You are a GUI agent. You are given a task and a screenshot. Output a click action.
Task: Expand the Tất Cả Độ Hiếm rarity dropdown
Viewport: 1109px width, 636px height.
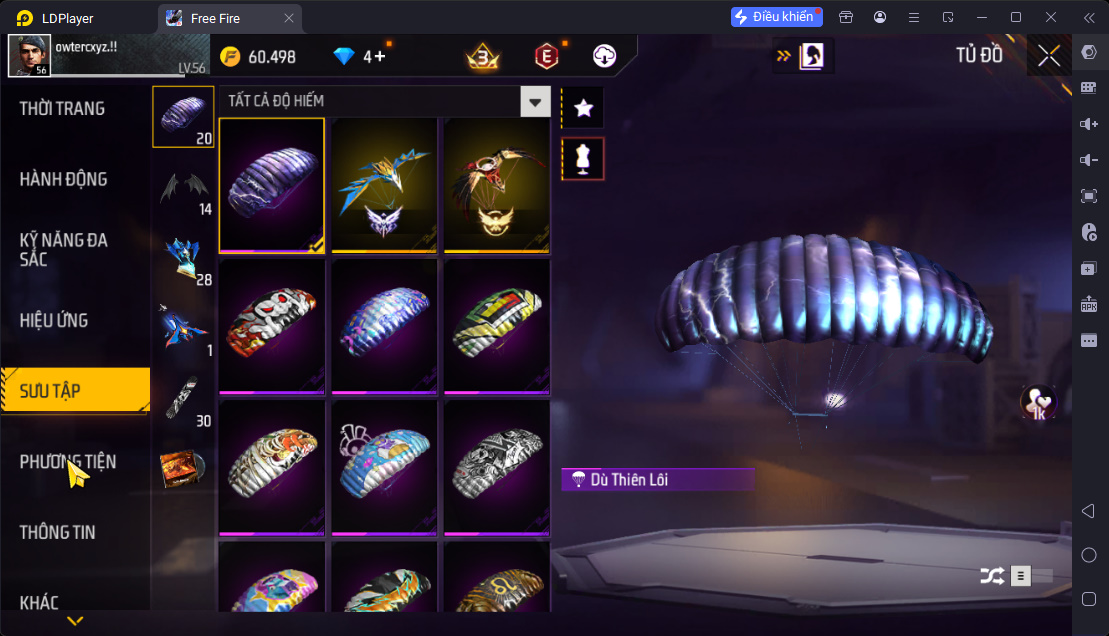536,102
